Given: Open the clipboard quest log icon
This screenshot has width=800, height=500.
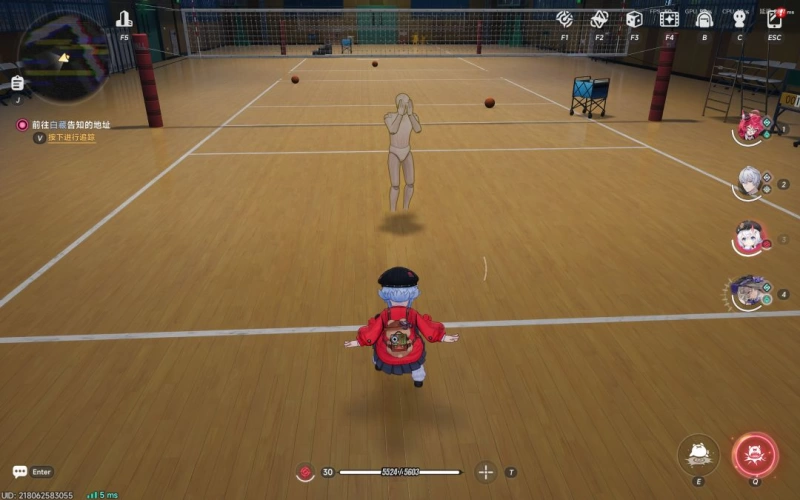Looking at the screenshot, I should (17, 83).
